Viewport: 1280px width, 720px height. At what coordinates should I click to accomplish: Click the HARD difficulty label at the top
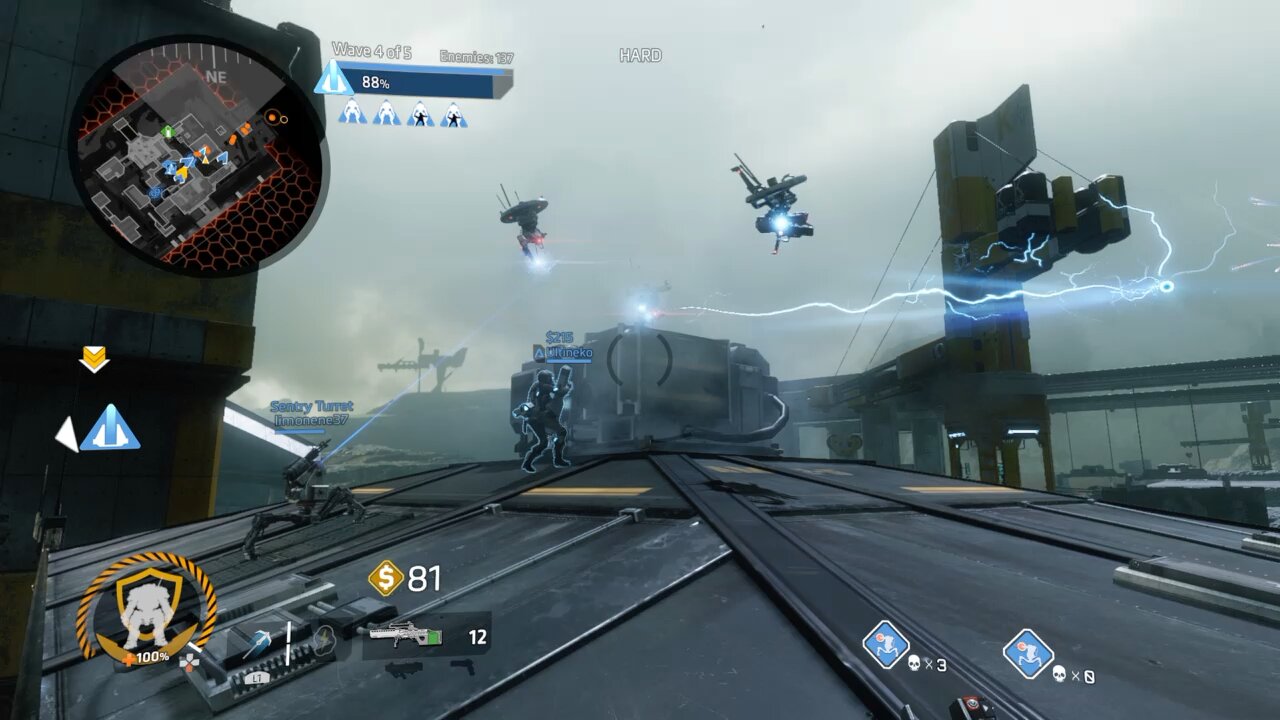pyautogui.click(x=643, y=54)
